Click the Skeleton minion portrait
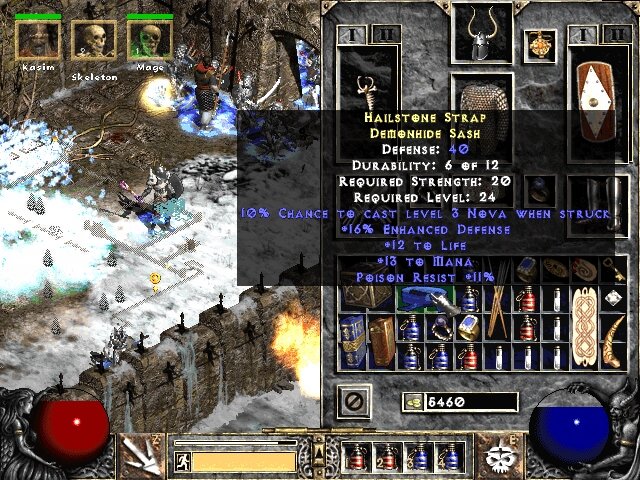Screen dimensions: 640x480 coord(94,41)
